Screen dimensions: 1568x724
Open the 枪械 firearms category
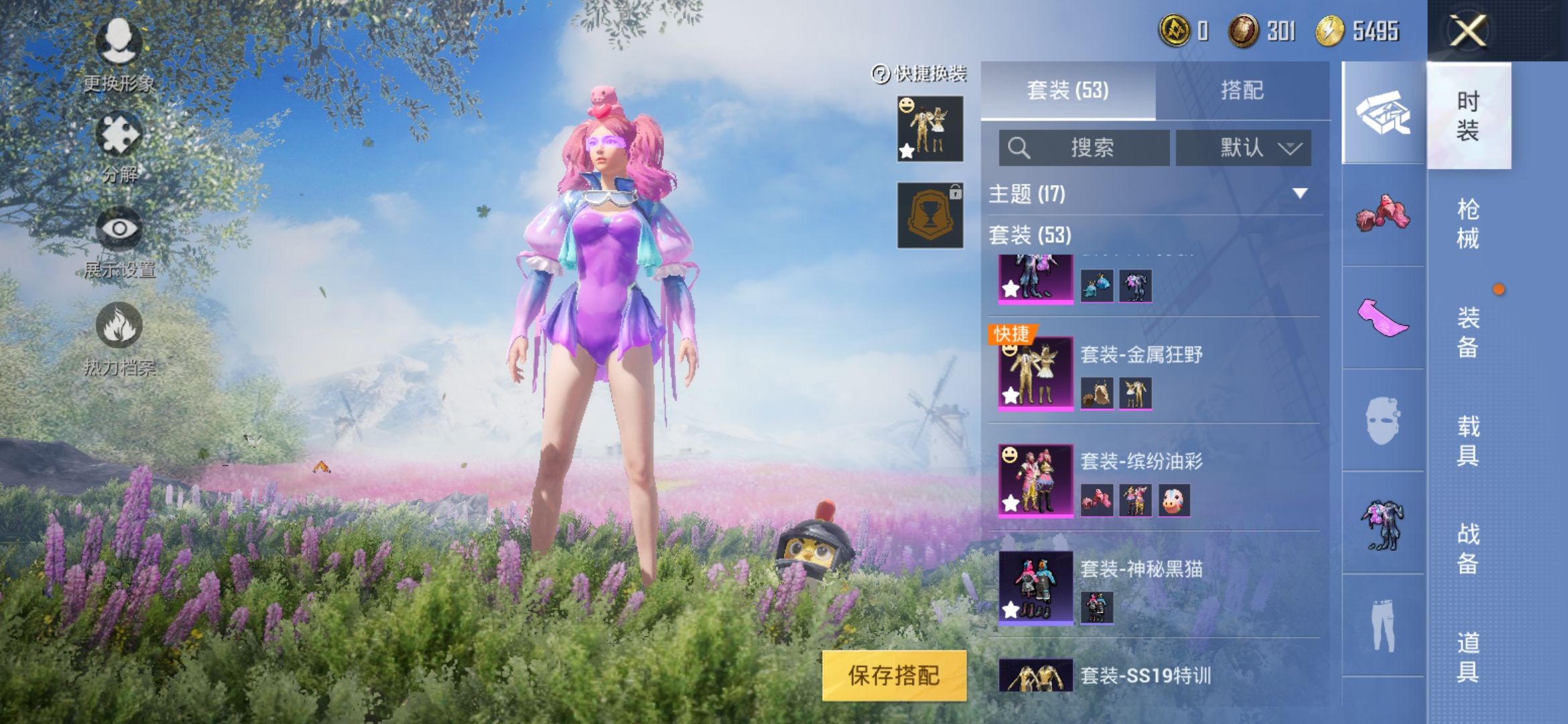coord(1467,223)
